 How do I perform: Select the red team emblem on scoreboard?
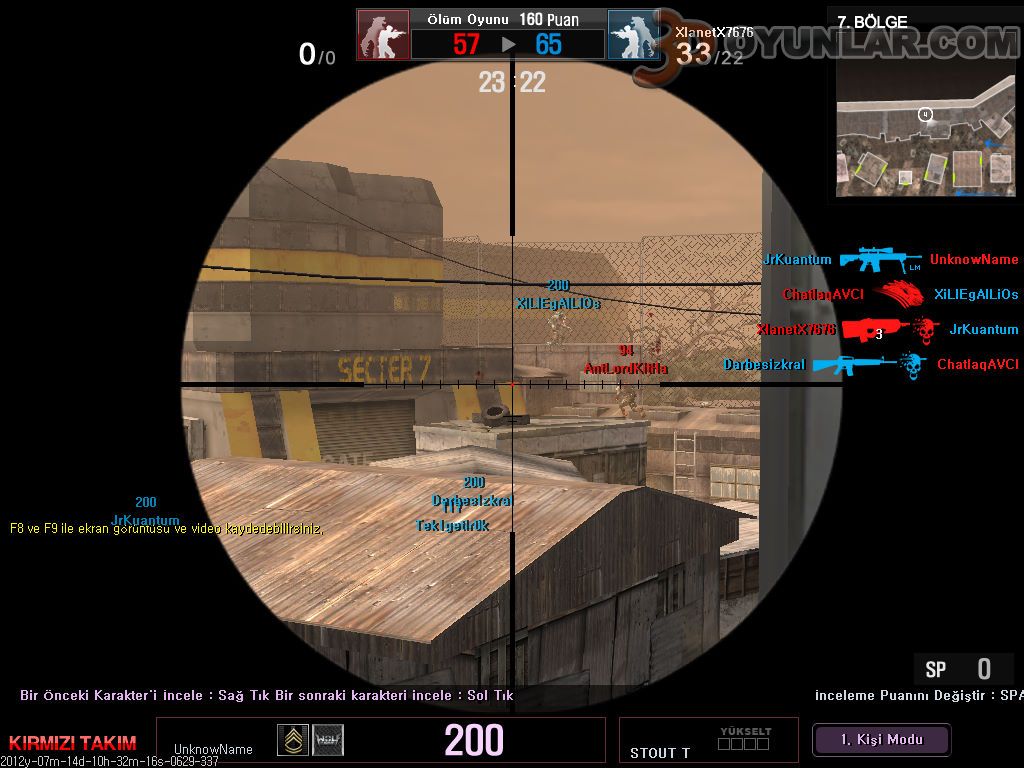pos(383,36)
